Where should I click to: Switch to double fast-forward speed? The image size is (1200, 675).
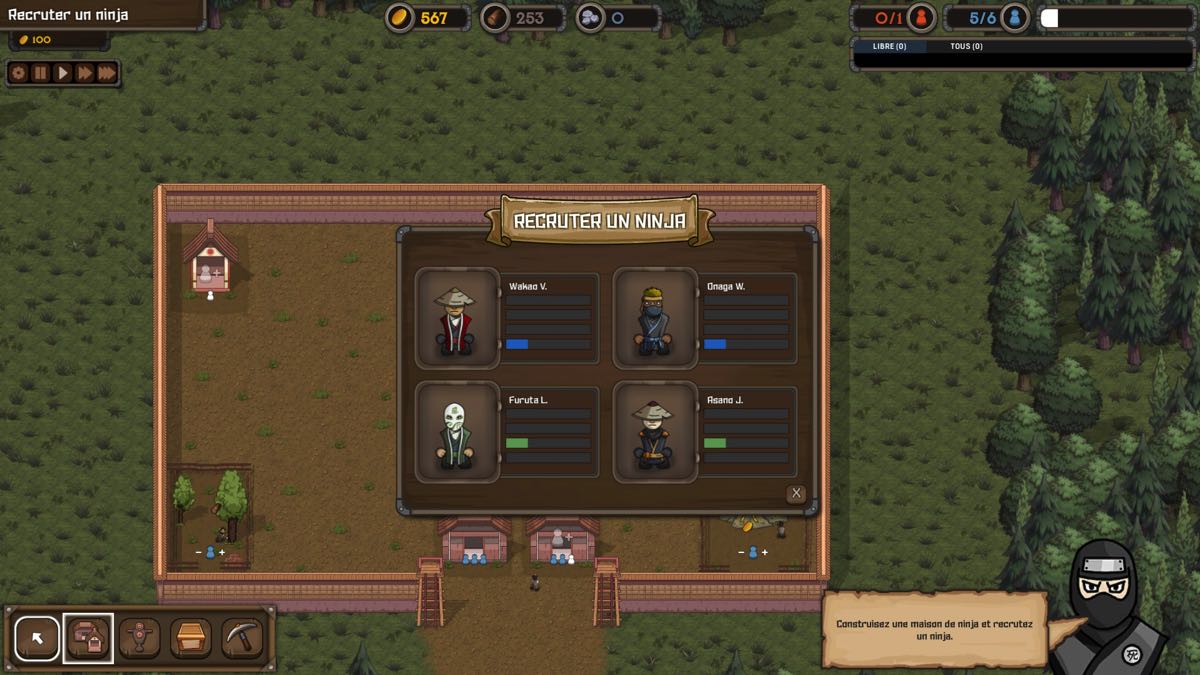coord(84,73)
